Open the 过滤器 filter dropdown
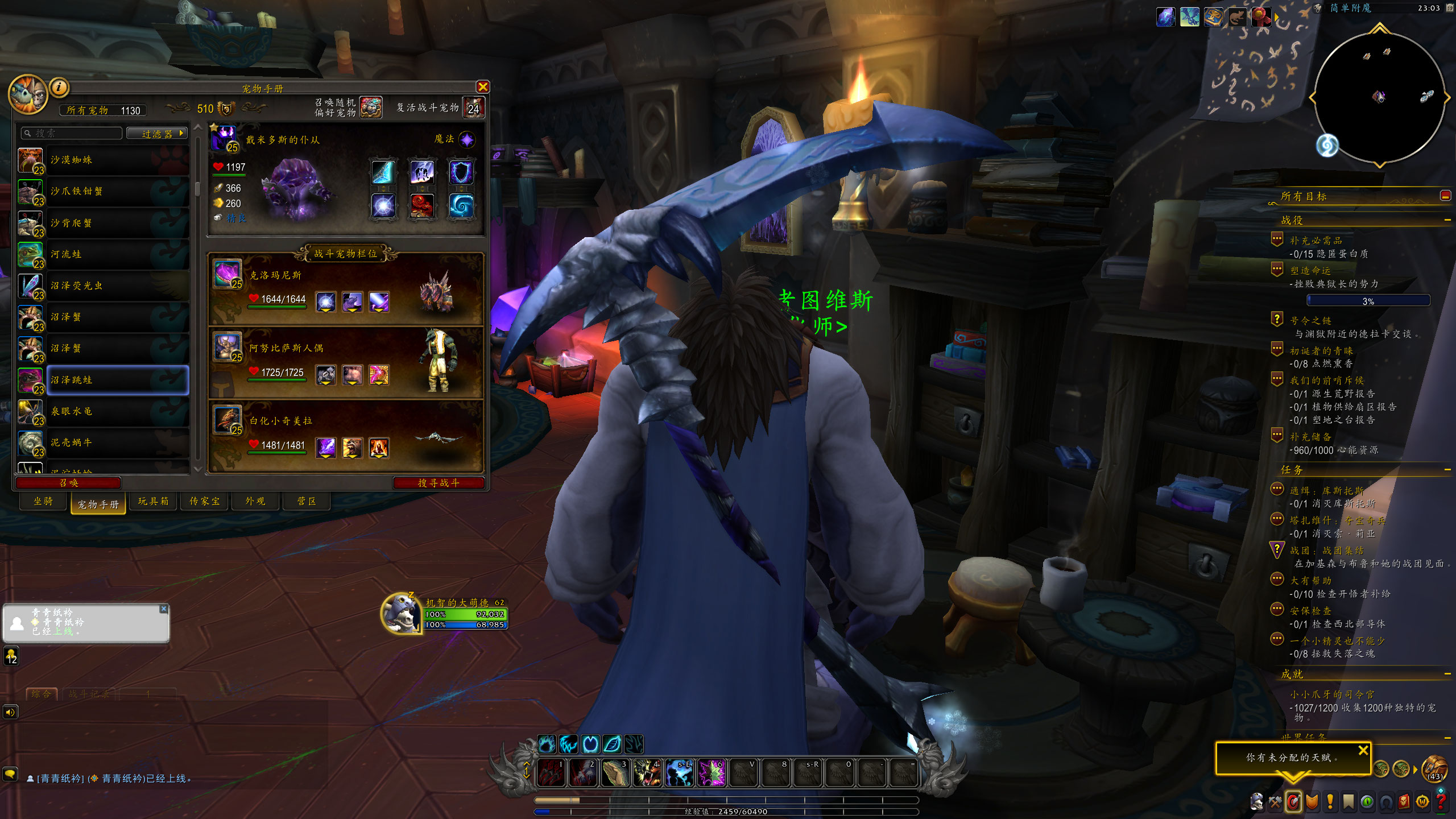Viewport: 1456px width, 819px height. [x=157, y=134]
